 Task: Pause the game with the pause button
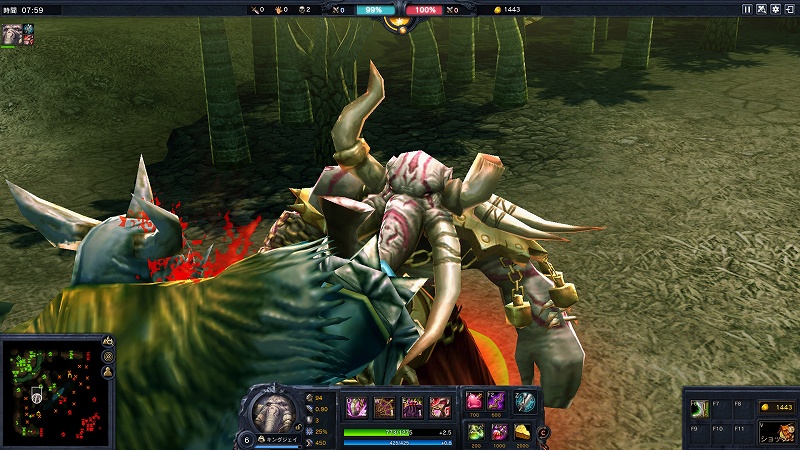[x=747, y=9]
